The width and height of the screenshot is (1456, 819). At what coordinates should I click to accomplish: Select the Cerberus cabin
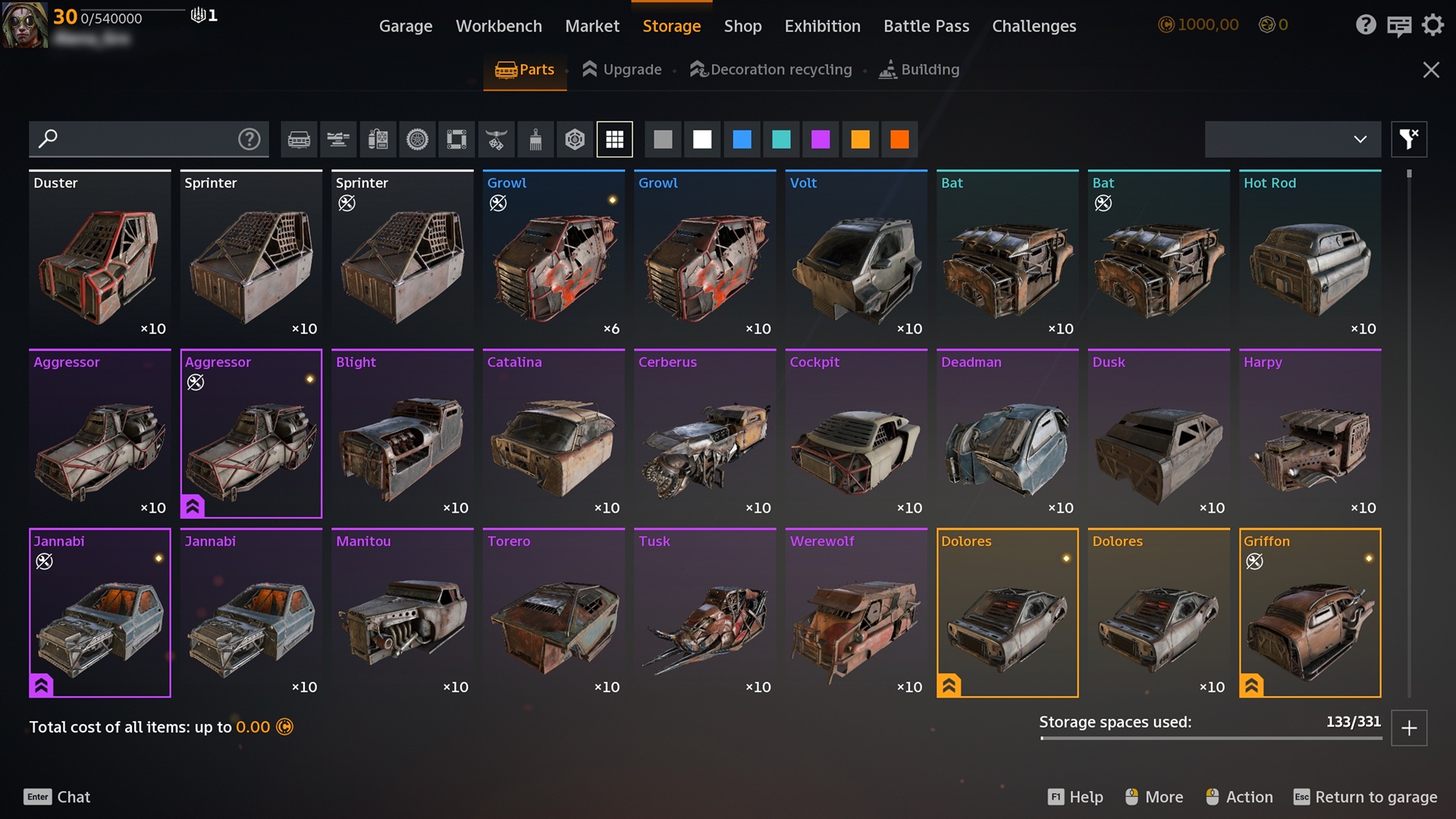tap(704, 434)
